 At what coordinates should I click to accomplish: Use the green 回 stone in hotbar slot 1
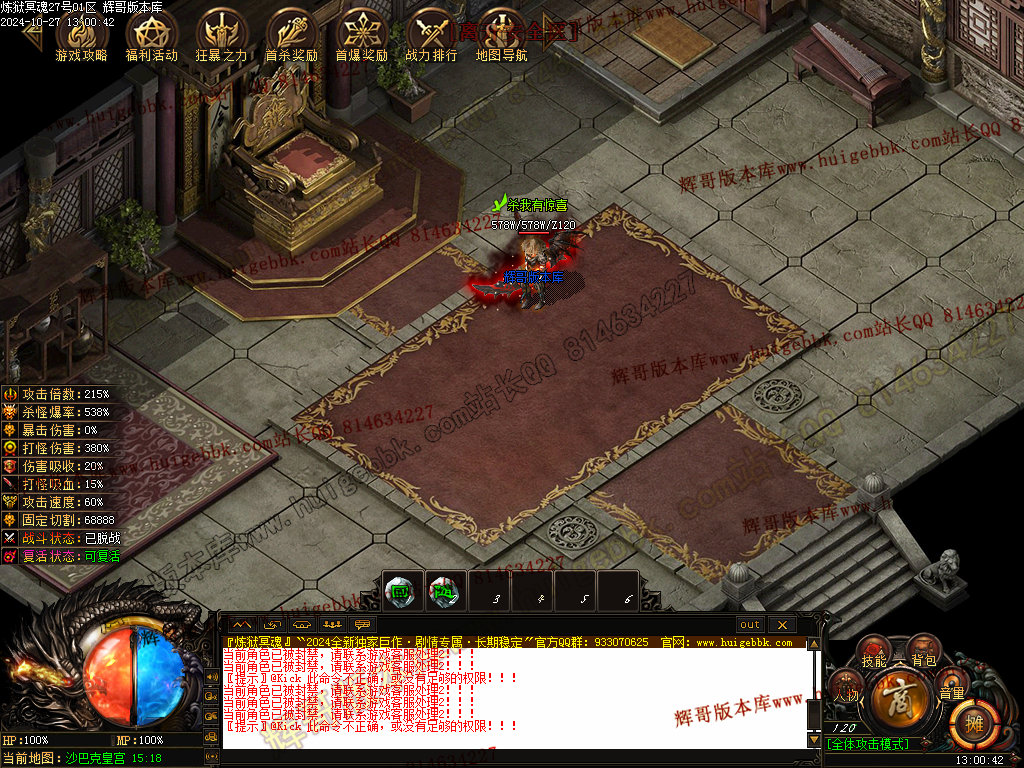pyautogui.click(x=399, y=590)
